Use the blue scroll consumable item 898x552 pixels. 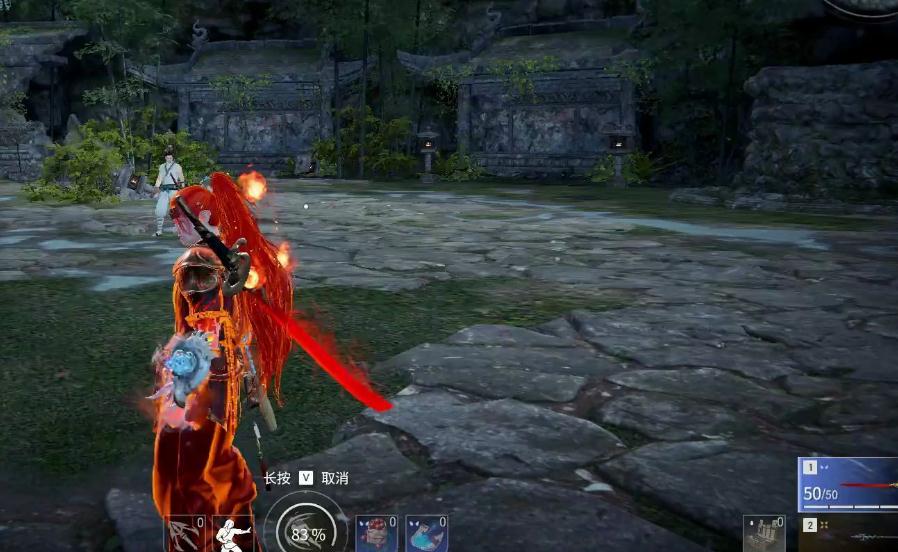tap(426, 534)
